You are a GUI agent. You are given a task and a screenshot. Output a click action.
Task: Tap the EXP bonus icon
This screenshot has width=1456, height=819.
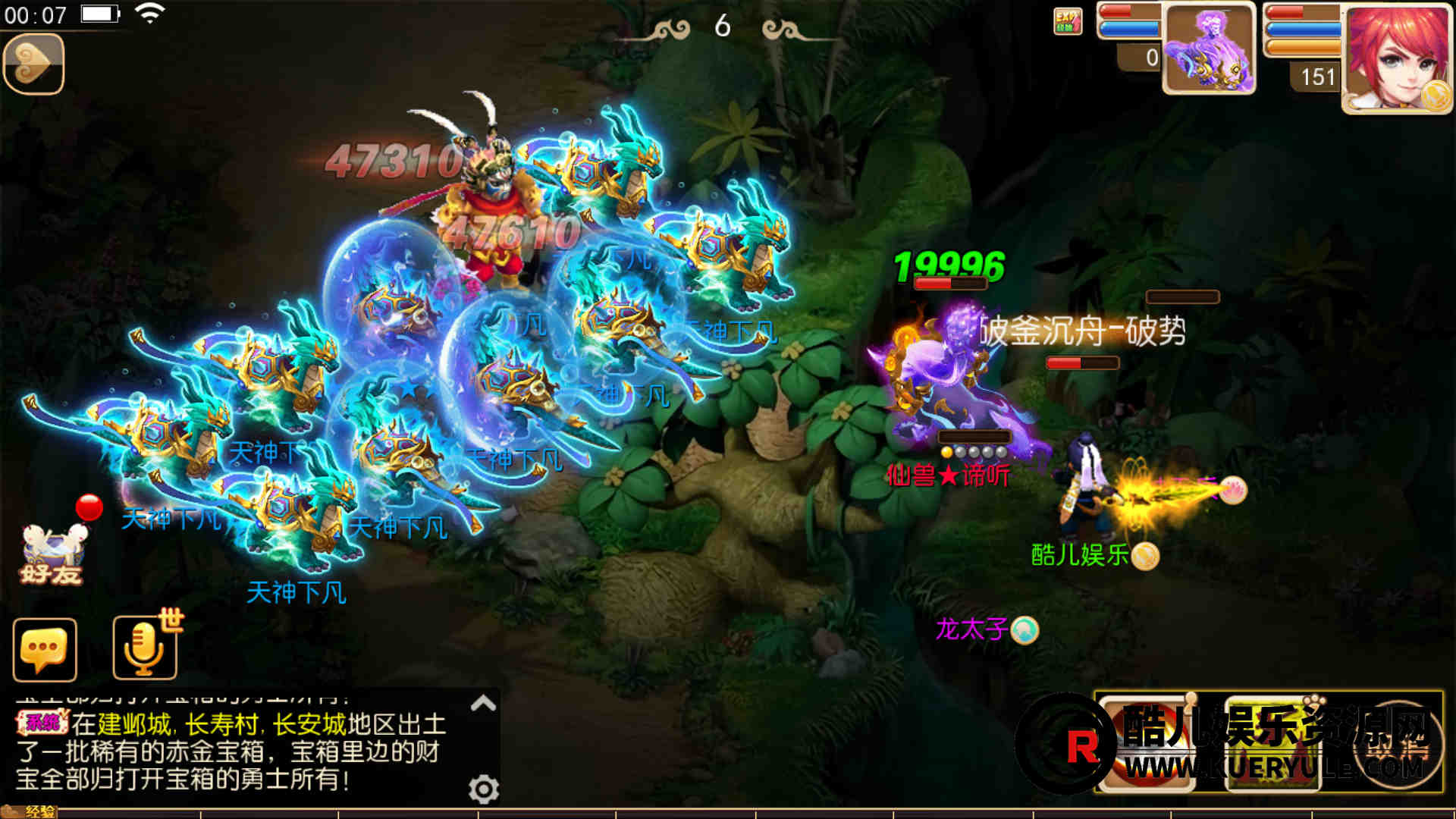click(x=1067, y=21)
